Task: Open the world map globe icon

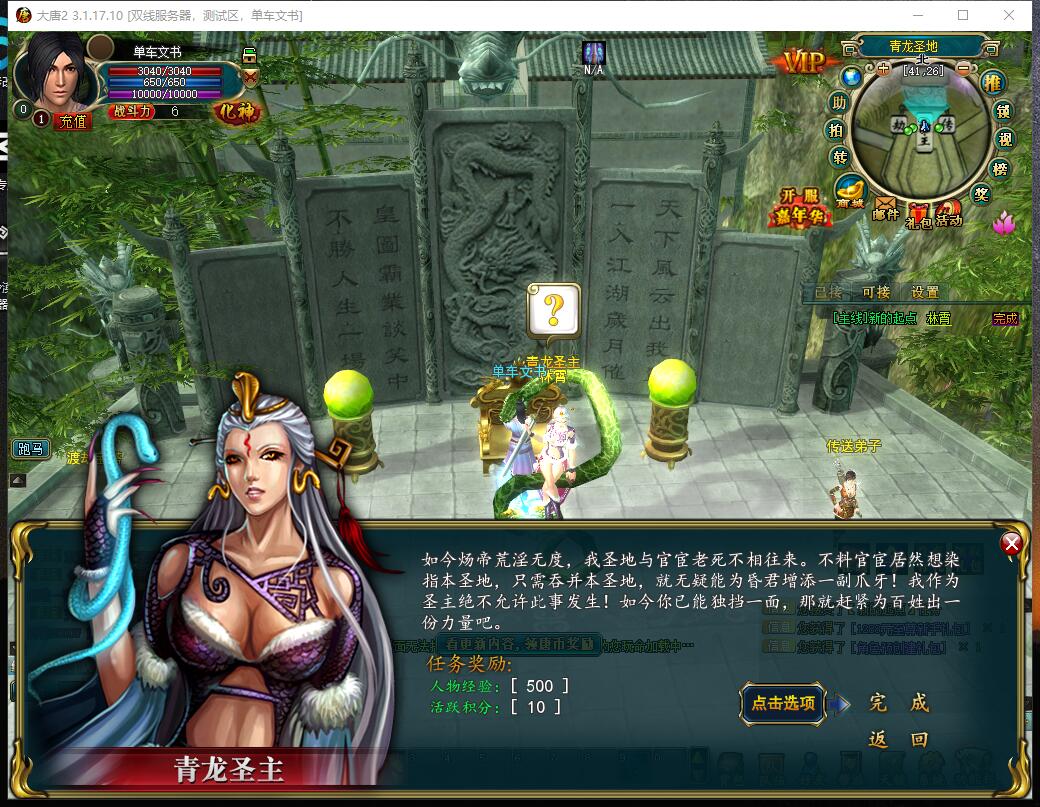Action: [851, 76]
